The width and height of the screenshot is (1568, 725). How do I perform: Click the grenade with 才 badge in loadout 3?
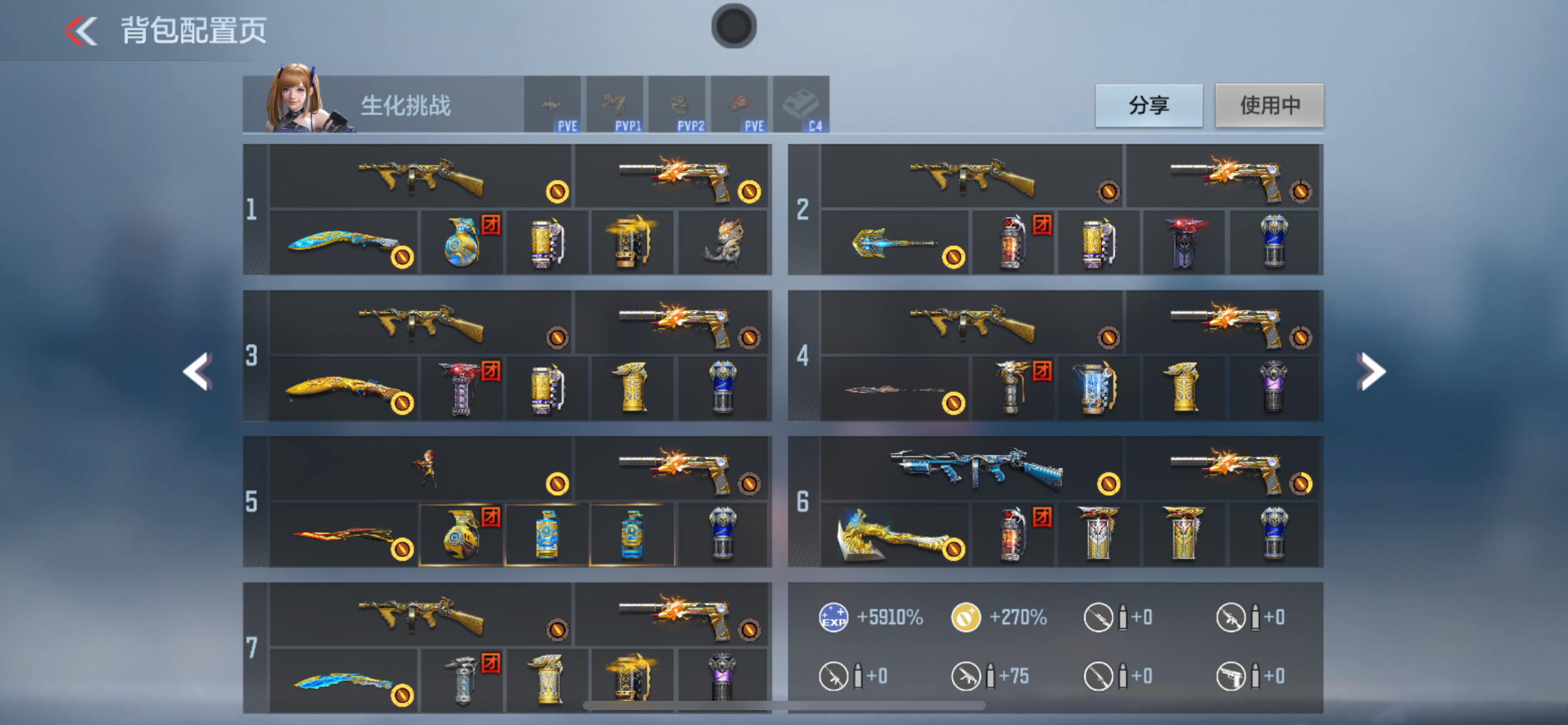point(461,387)
